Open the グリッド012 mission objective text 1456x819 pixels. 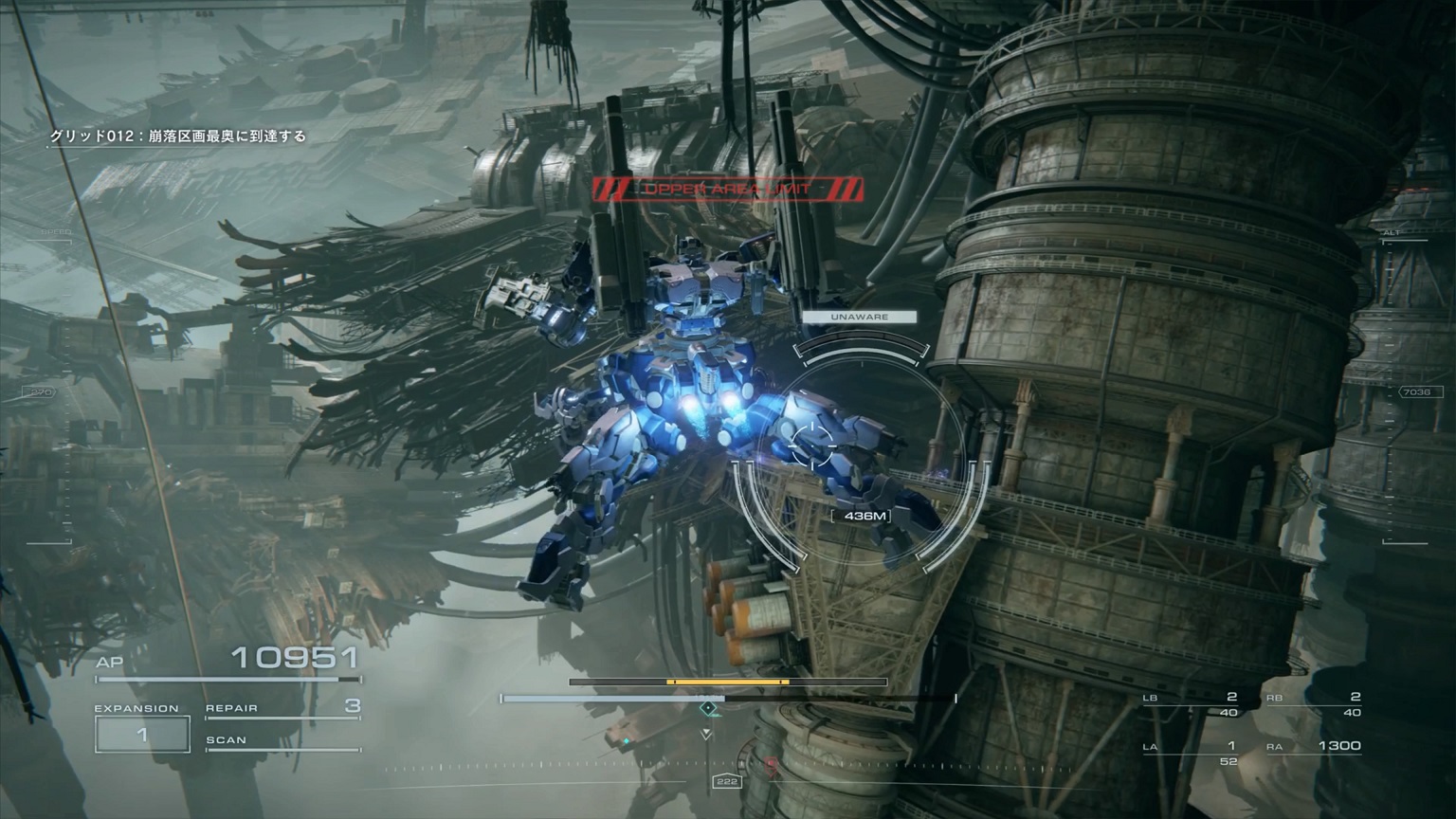pyautogui.click(x=176, y=136)
